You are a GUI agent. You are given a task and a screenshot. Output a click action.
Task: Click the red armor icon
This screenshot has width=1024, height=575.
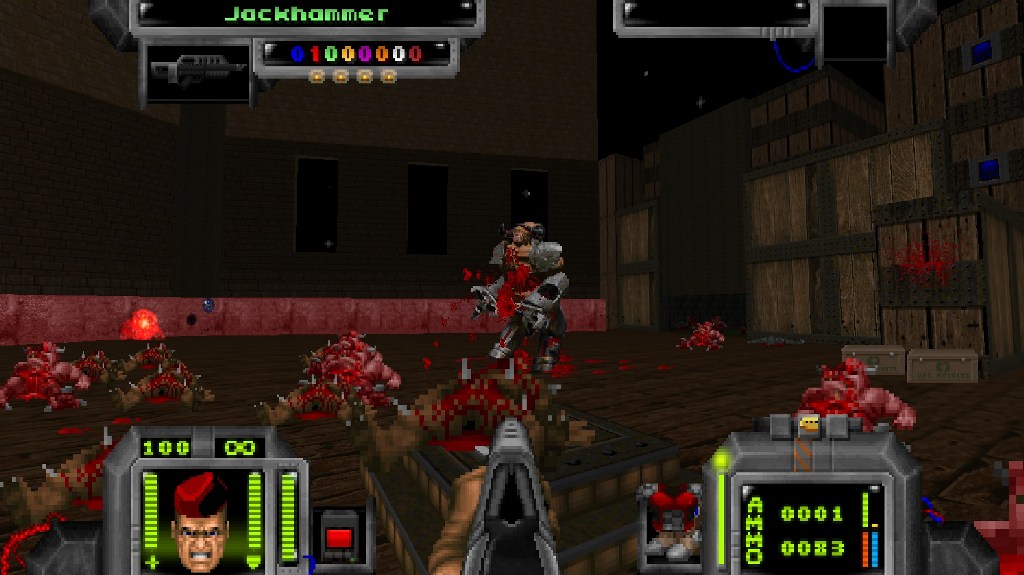pos(672,519)
